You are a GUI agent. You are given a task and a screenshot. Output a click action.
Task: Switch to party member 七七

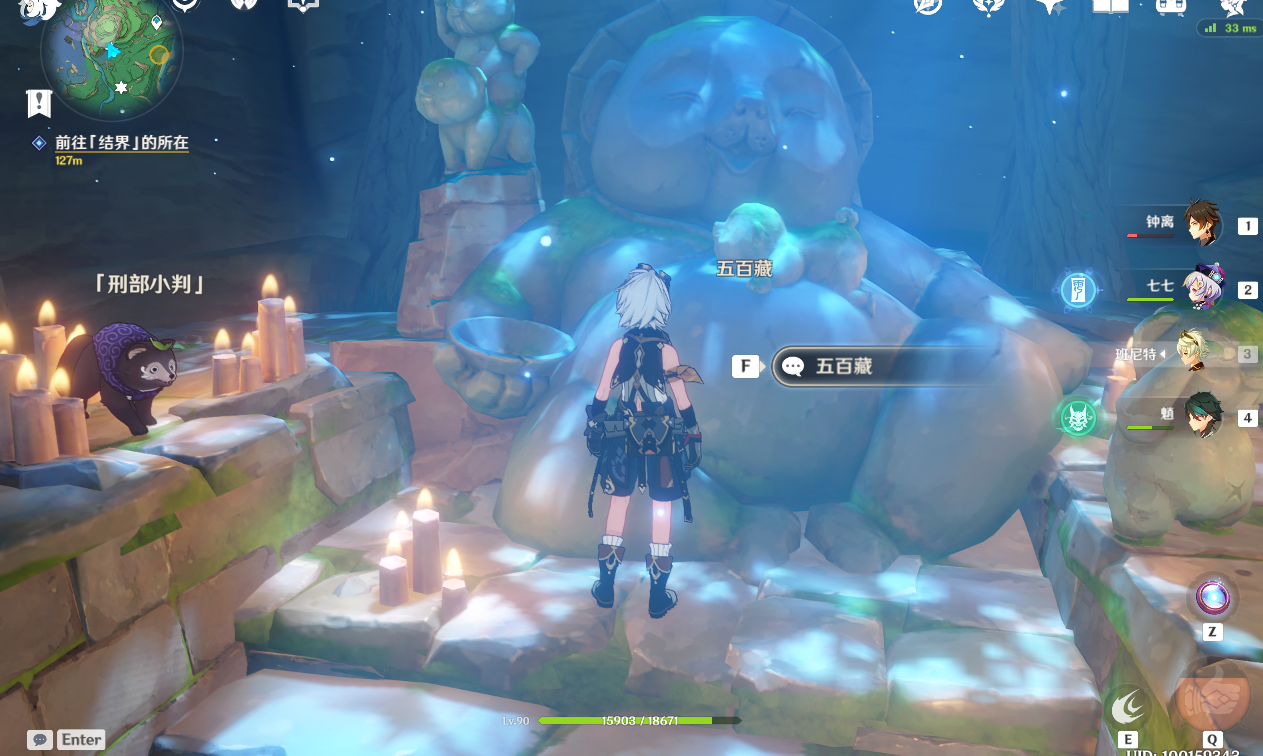point(1199,289)
